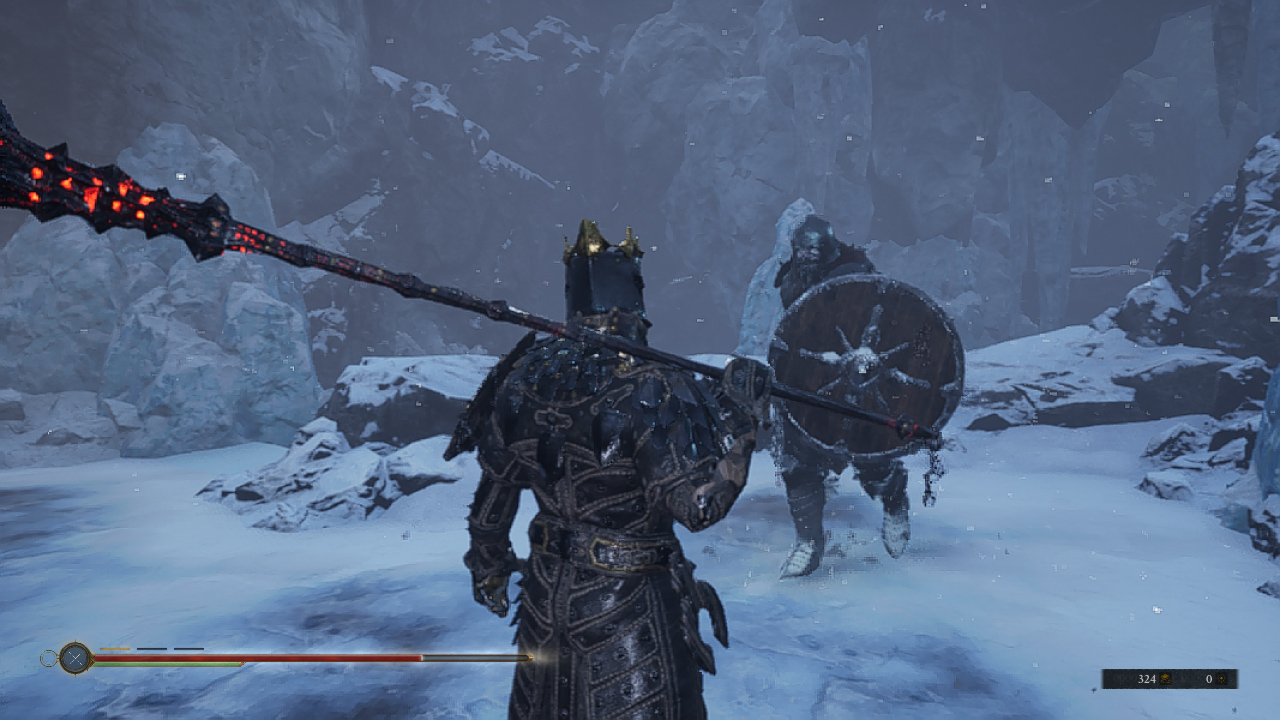
Task: Select the circular lantern ring icon
Action: click(x=49, y=657)
